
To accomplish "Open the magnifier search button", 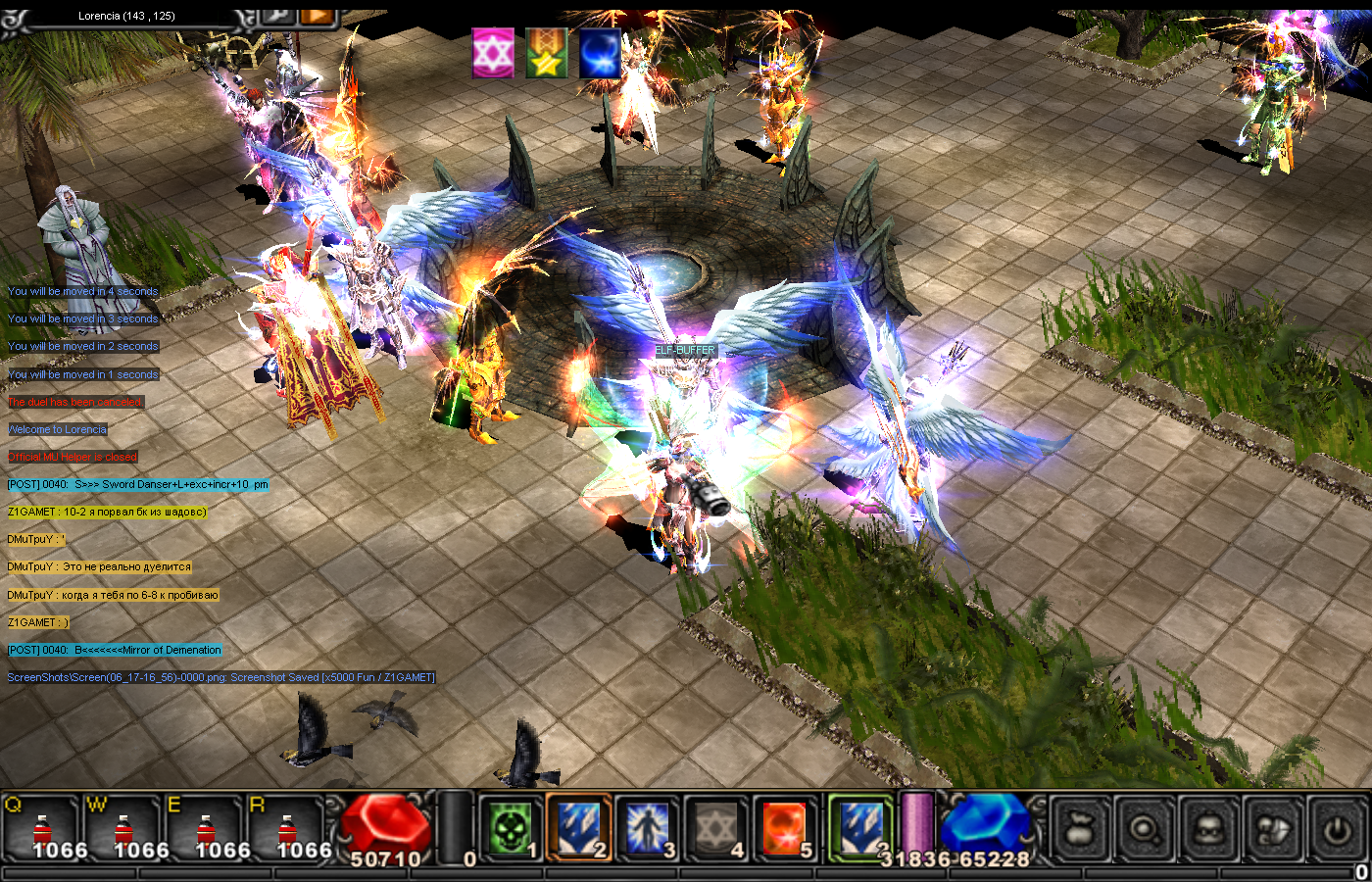I will click(x=1145, y=830).
